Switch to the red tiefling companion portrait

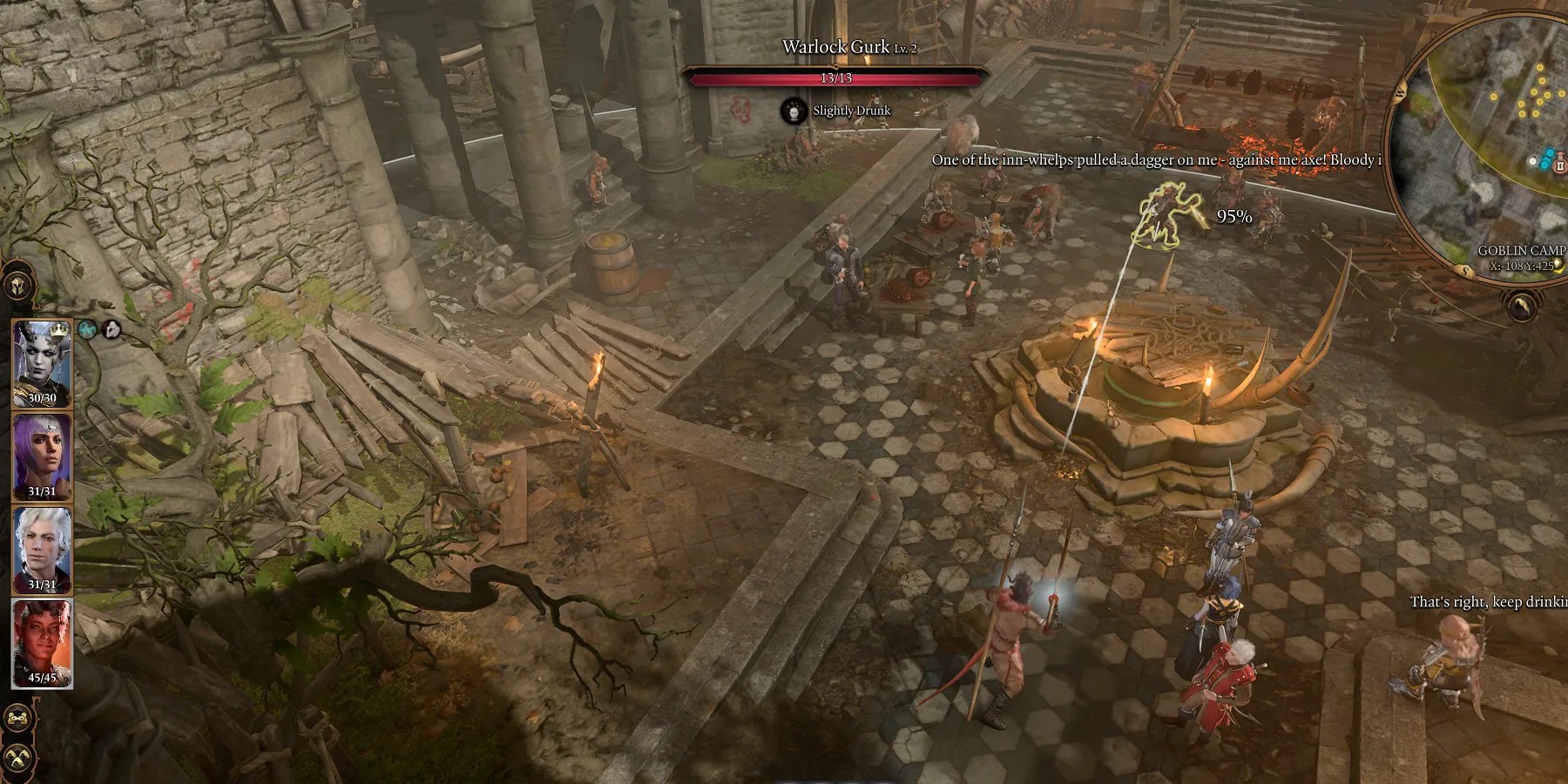pos(41,643)
